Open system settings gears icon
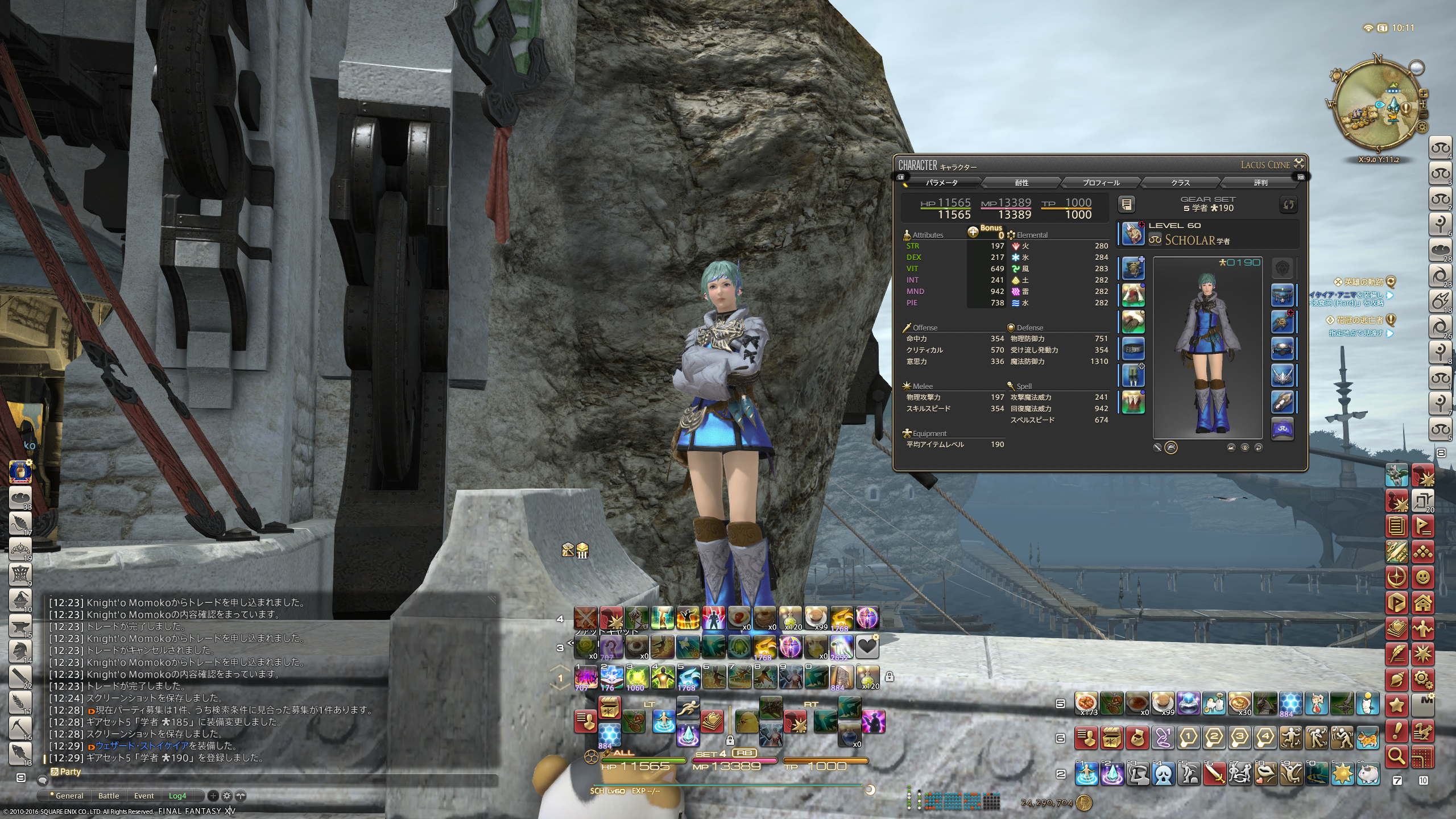The image size is (1456, 819). click(1422, 679)
